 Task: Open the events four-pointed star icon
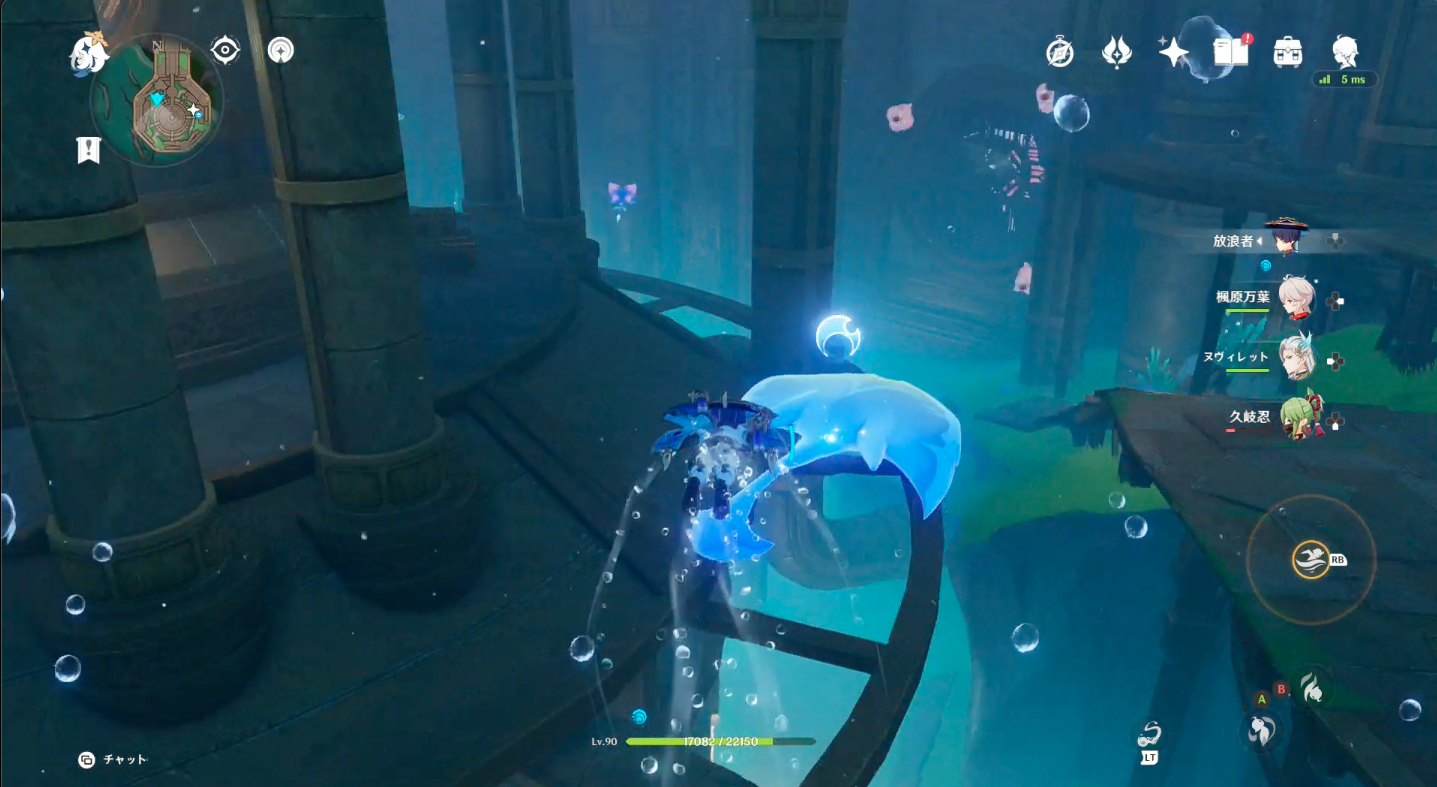pos(1173,52)
